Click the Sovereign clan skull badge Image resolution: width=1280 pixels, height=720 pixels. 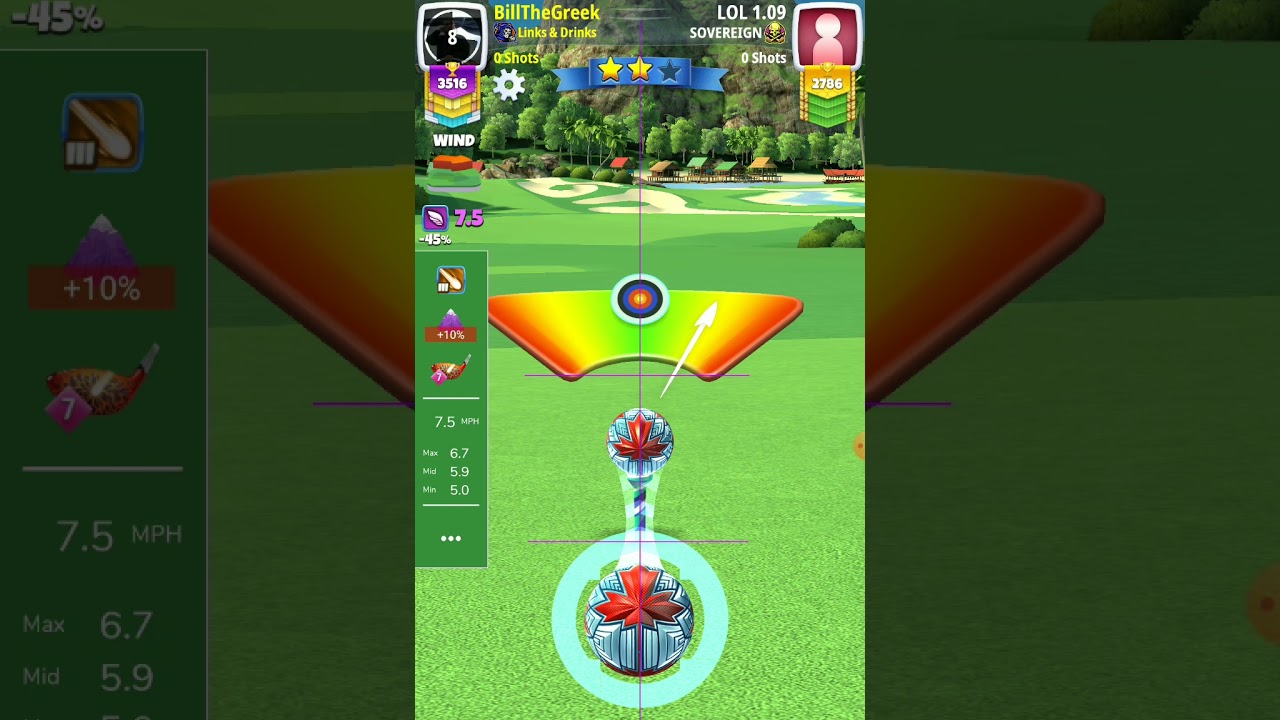click(775, 33)
